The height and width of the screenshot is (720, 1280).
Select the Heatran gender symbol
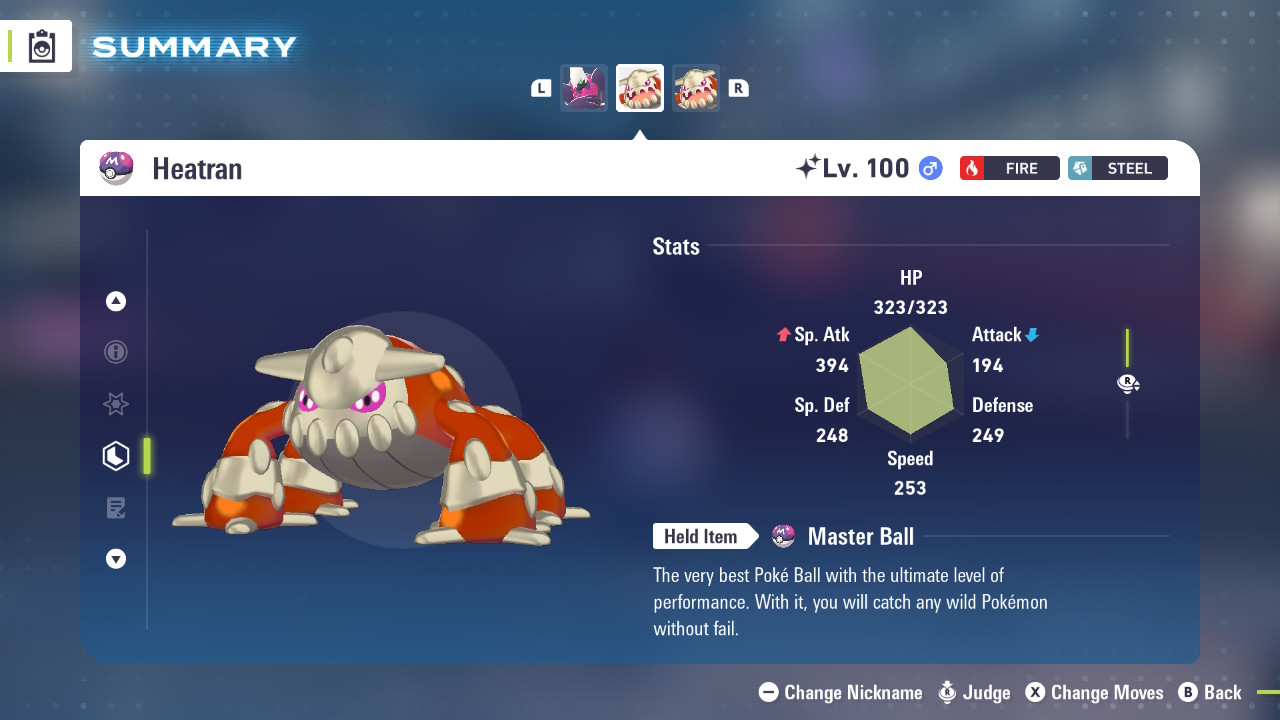coord(929,168)
